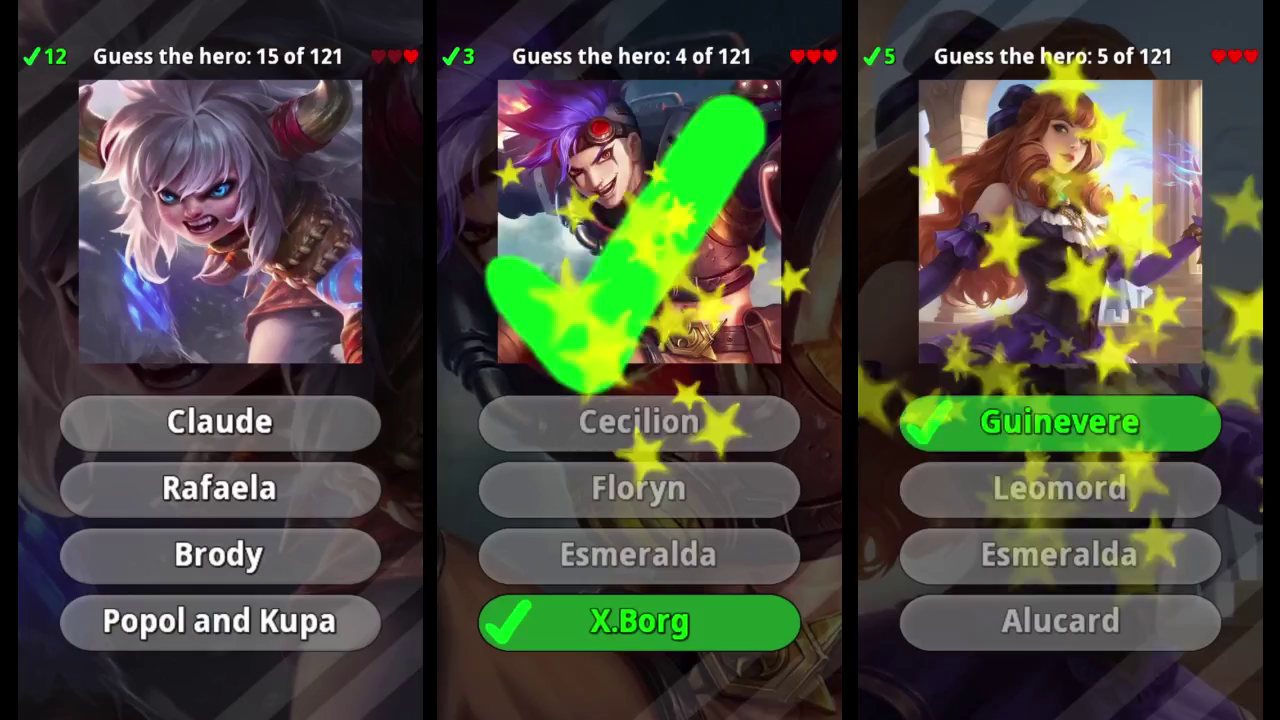This screenshot has width=1280, height=720.
Task: Choose the Brody answer option
Action: [x=220, y=555]
